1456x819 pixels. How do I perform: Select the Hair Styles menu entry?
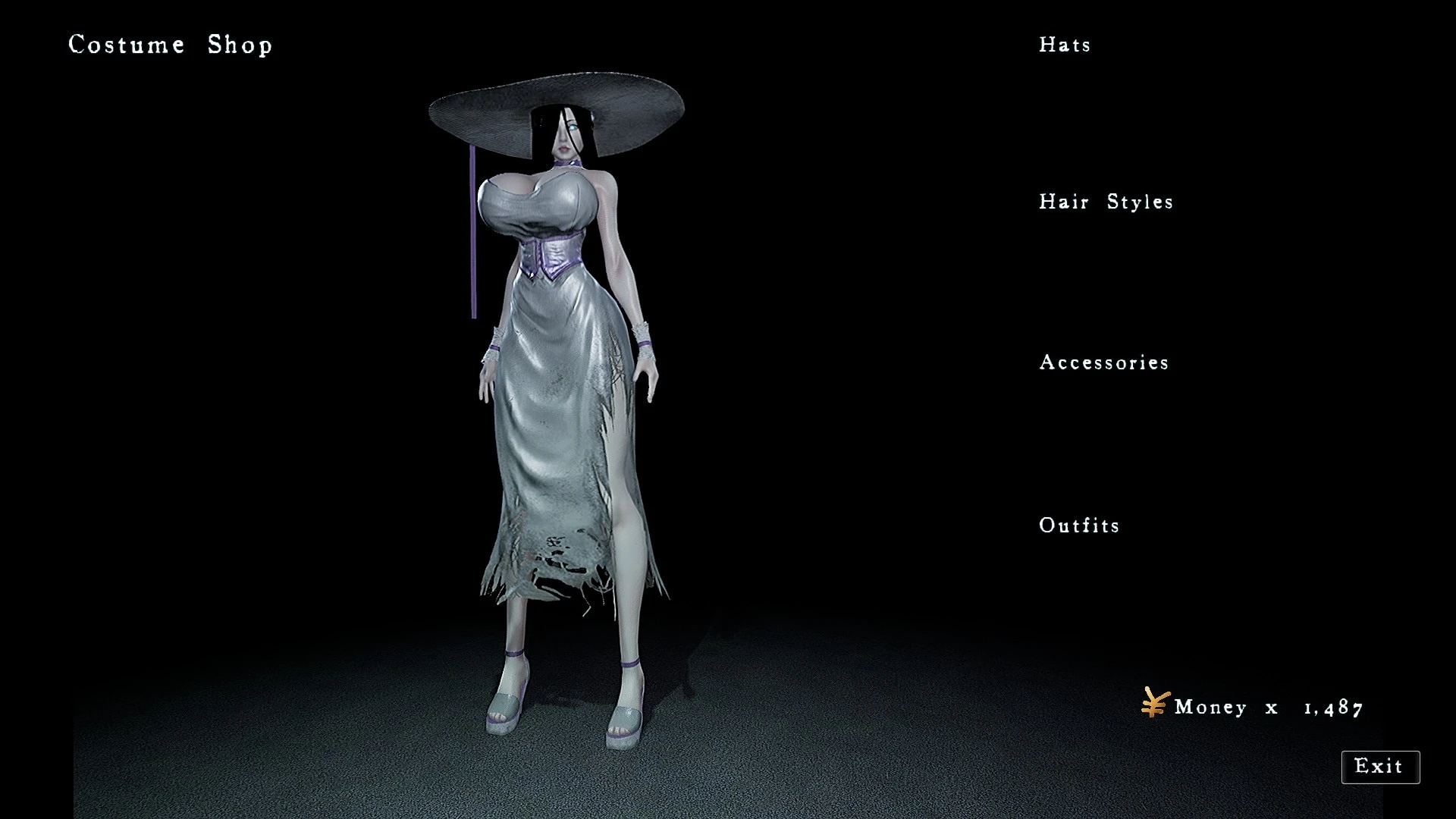(x=1106, y=202)
